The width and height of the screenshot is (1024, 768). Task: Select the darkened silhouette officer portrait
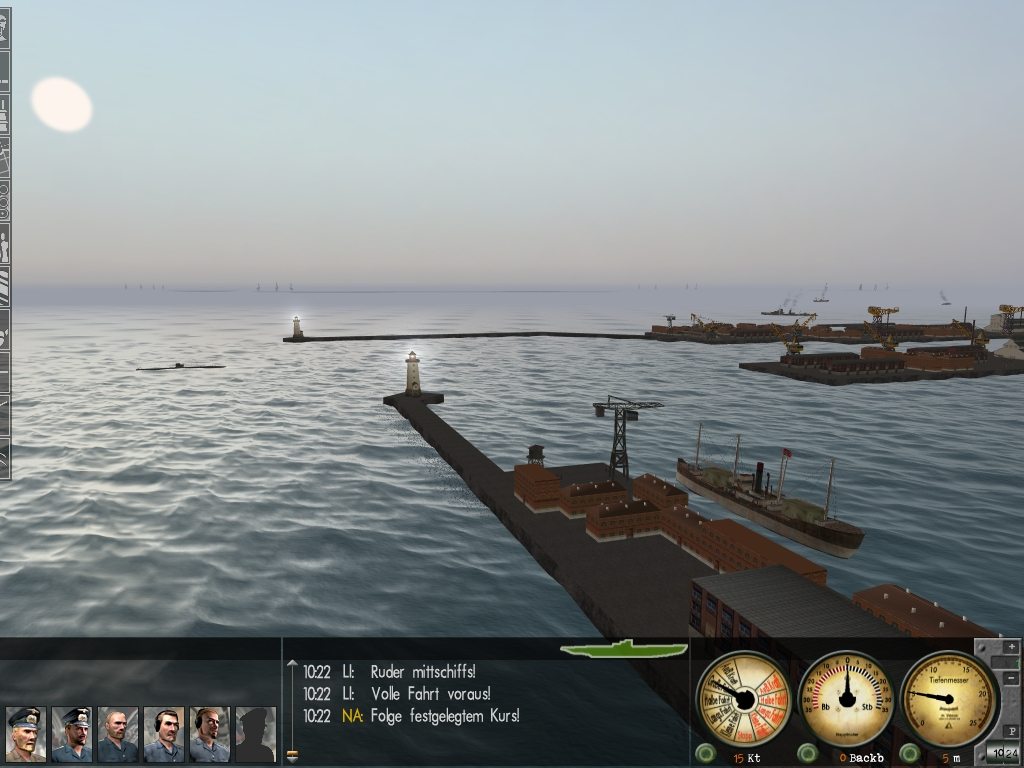[x=255, y=734]
